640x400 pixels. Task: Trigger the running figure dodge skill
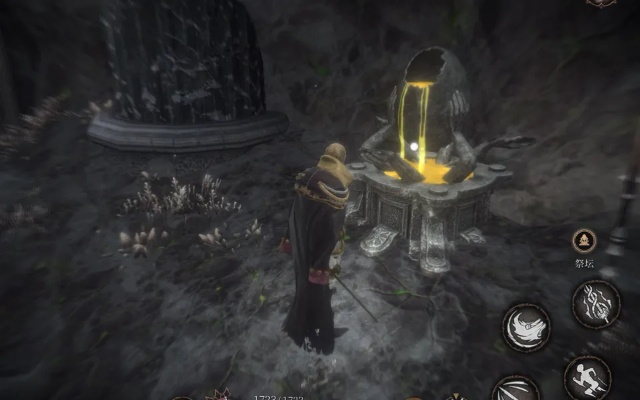pos(586,378)
